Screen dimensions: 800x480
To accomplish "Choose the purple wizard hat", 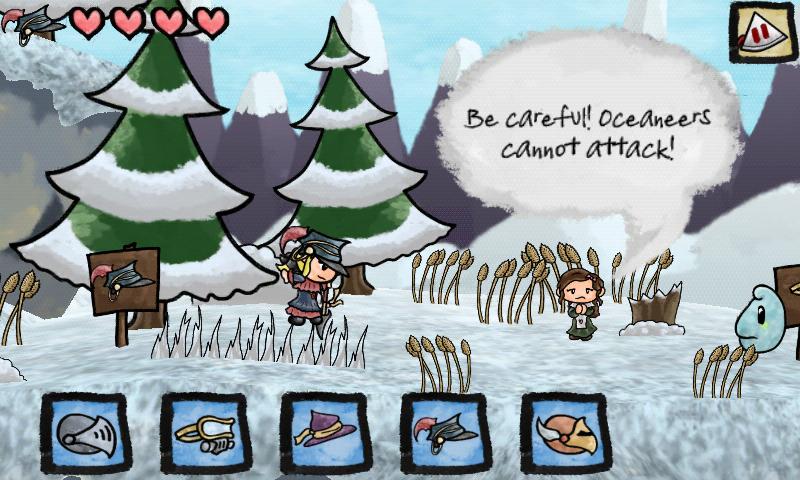I will 325,433.
